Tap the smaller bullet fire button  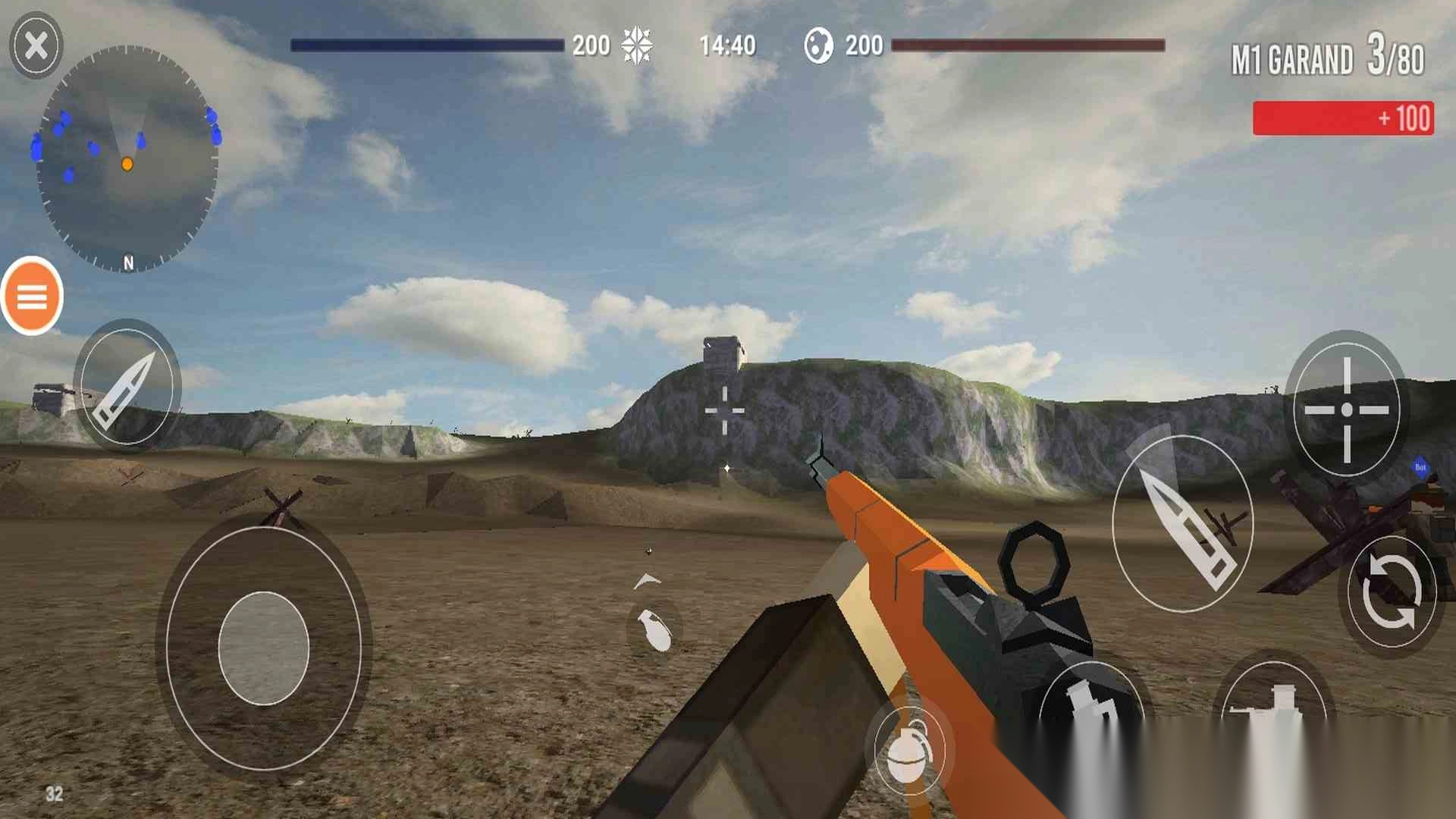pos(127,386)
